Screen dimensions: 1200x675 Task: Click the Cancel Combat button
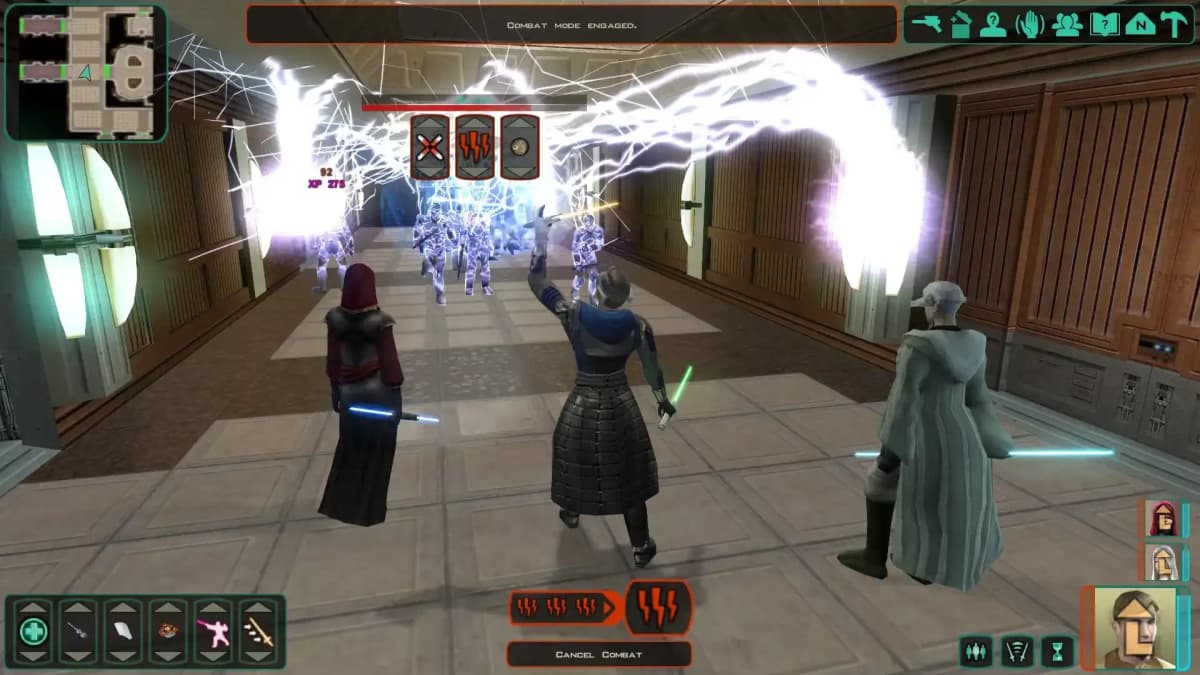pyautogui.click(x=598, y=655)
